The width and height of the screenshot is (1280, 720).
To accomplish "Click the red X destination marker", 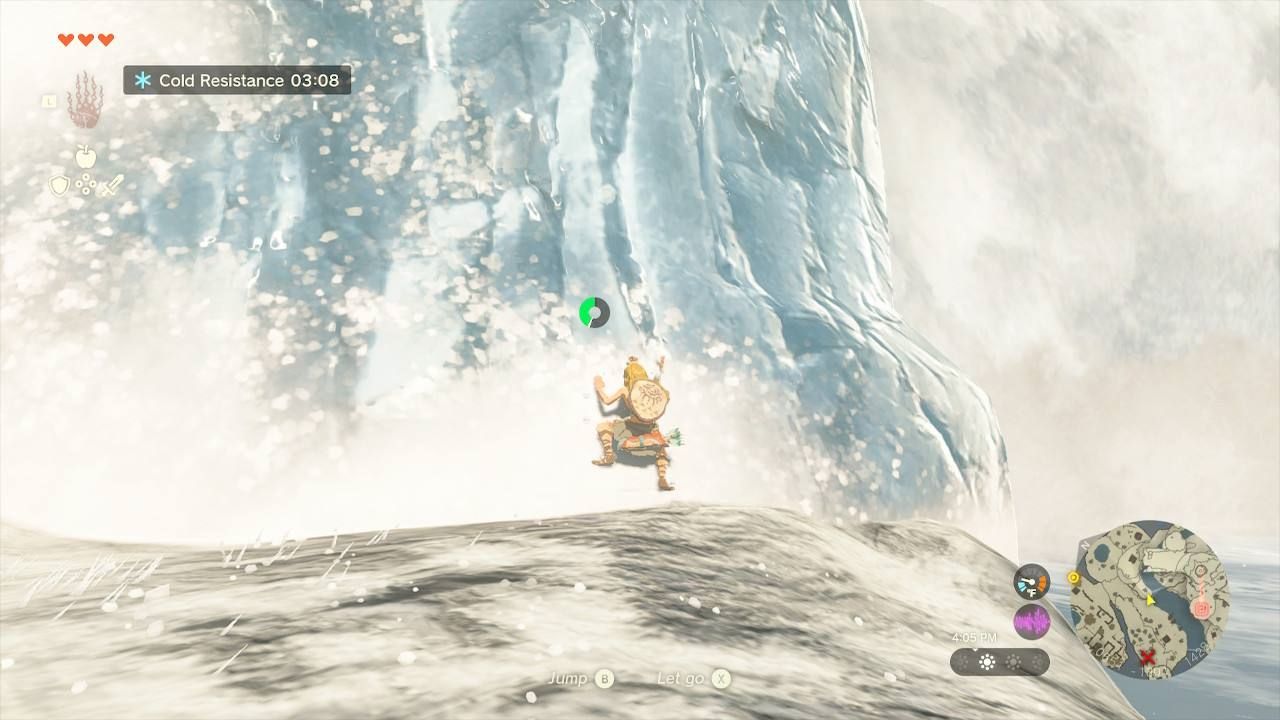I will (x=1147, y=656).
